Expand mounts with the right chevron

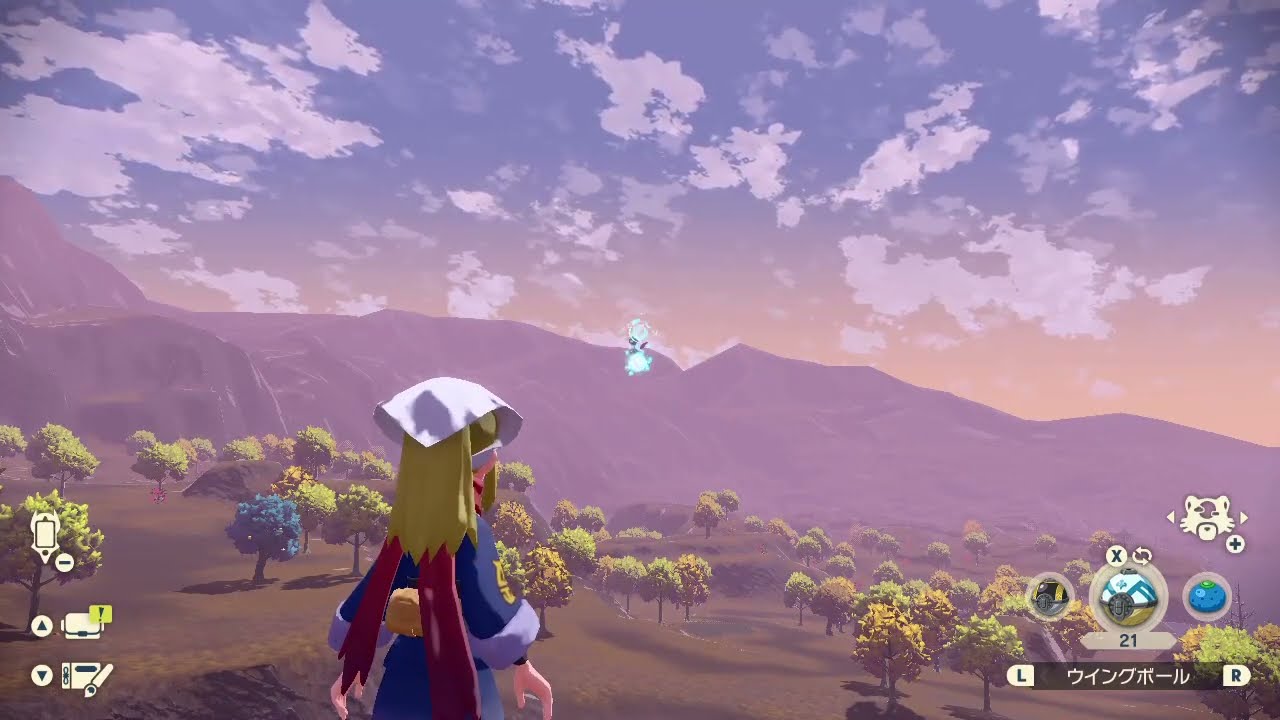[x=1242, y=517]
